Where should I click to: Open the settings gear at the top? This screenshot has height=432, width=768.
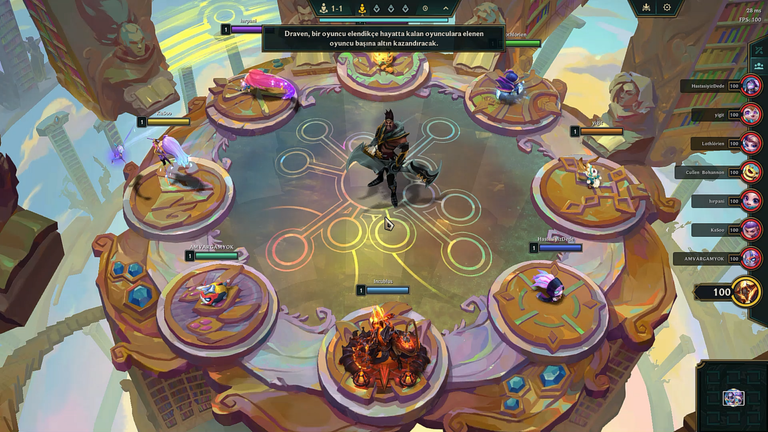point(668,8)
